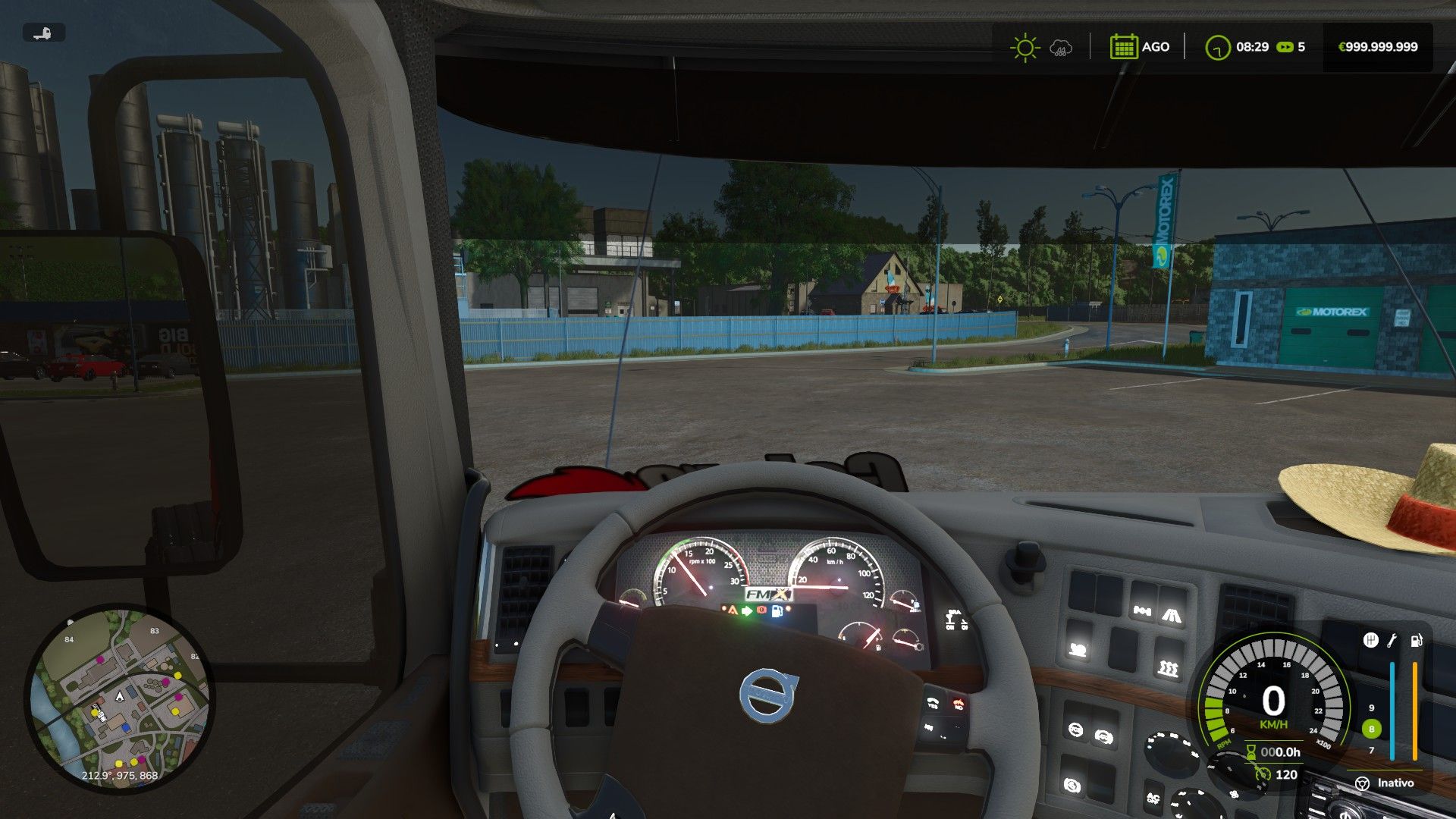Click the truck icon in the top-left corner
1456x819 pixels.
point(43,33)
